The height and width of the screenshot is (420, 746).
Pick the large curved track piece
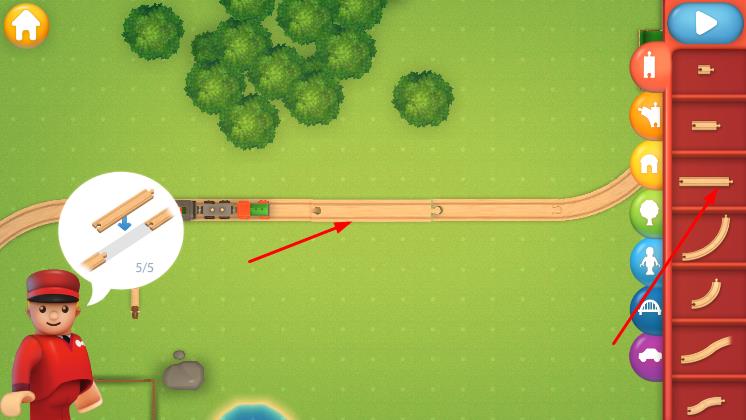pos(706,238)
